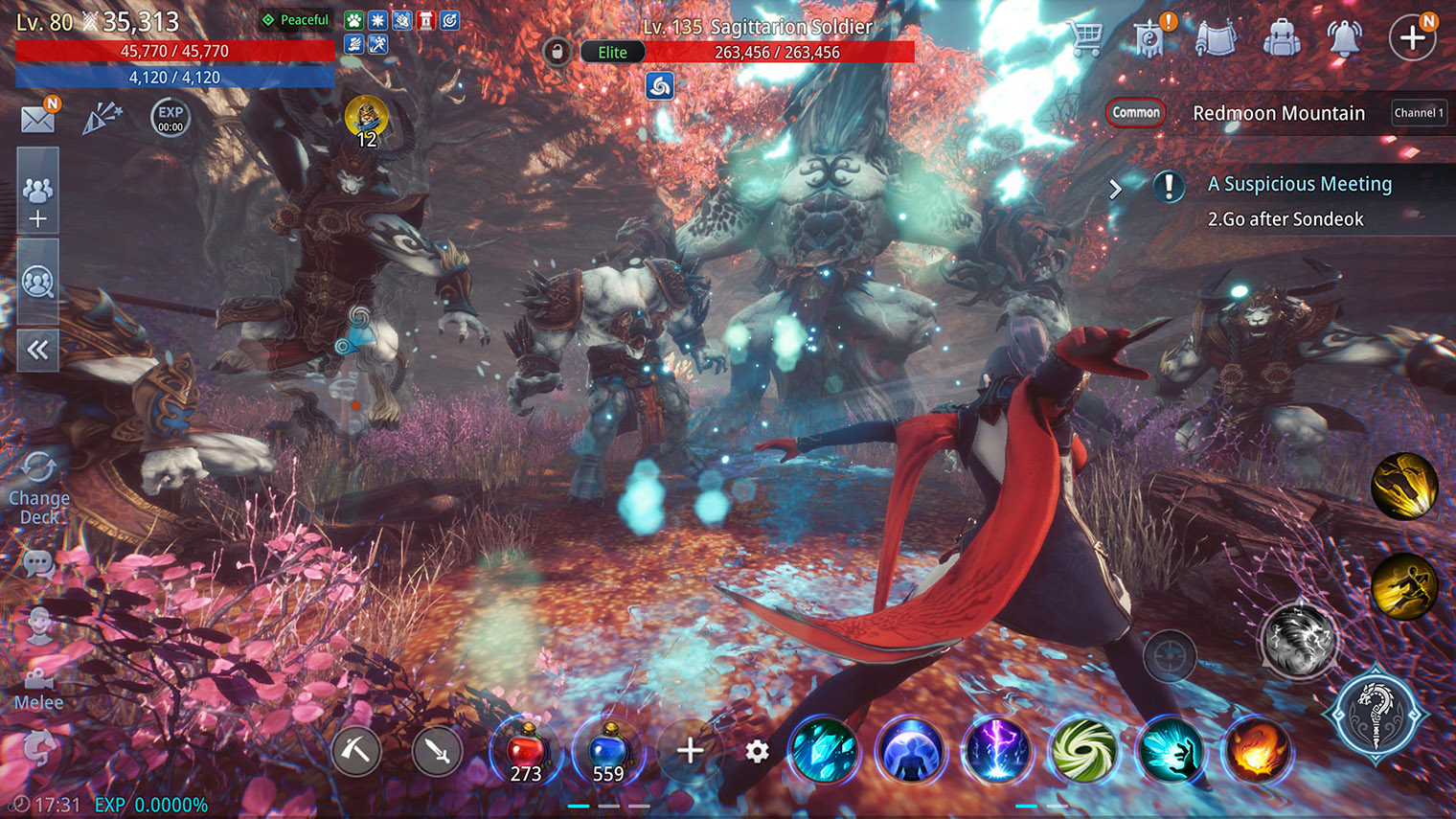The height and width of the screenshot is (819, 1456).
Task: Use the red health potion
Action: 524,752
